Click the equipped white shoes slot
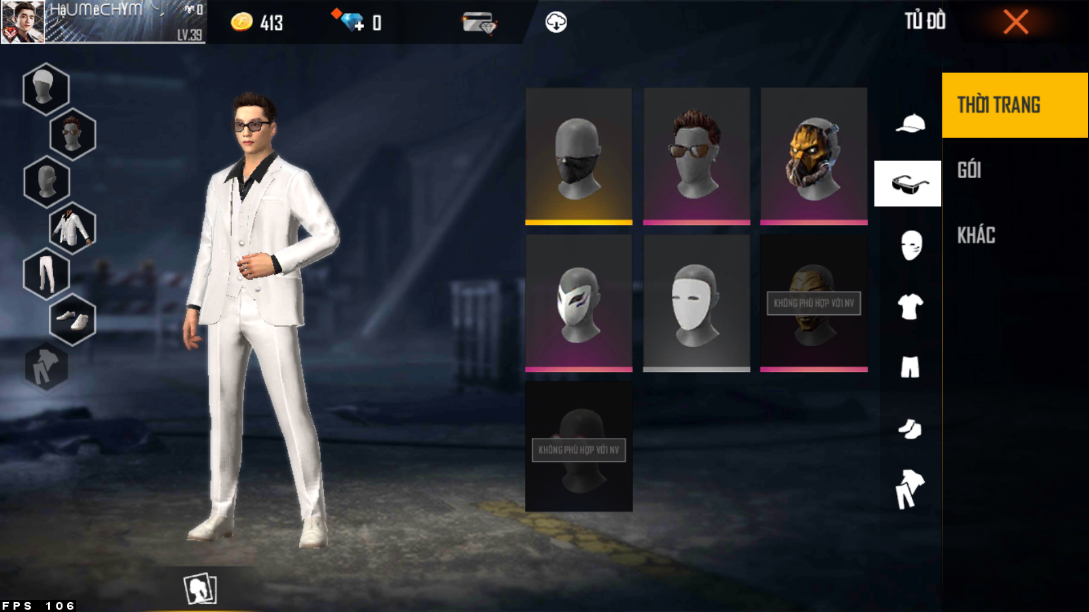 click(72, 320)
